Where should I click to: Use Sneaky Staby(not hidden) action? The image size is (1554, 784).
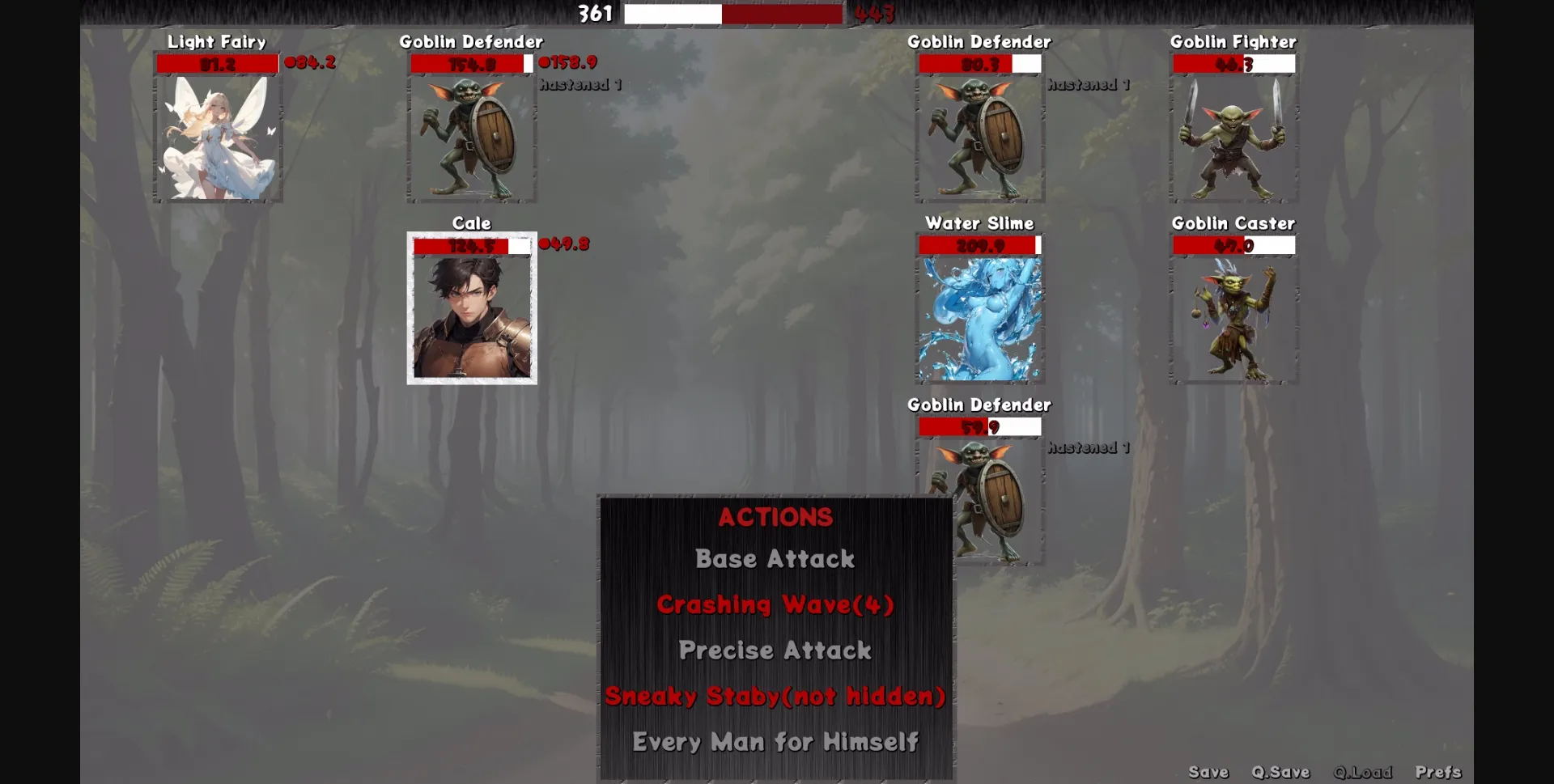[x=774, y=696]
